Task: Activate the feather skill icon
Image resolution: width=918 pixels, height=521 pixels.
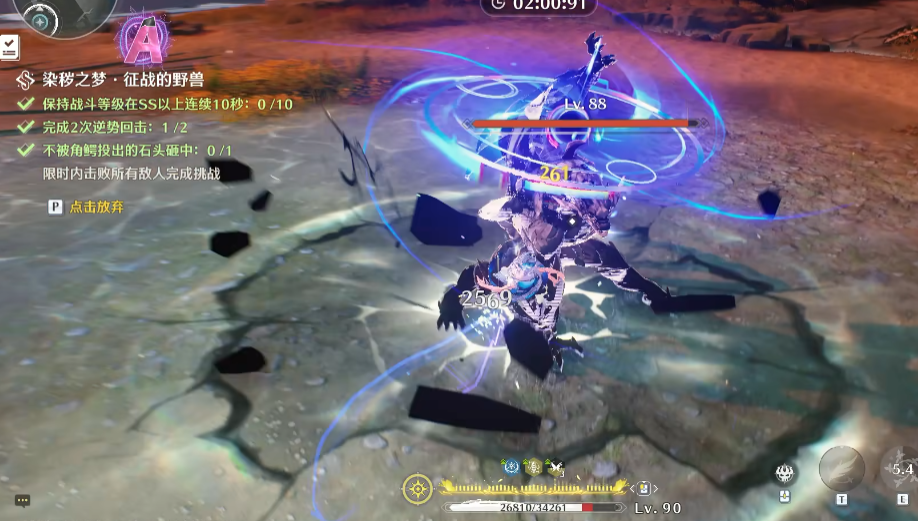Action: click(842, 468)
